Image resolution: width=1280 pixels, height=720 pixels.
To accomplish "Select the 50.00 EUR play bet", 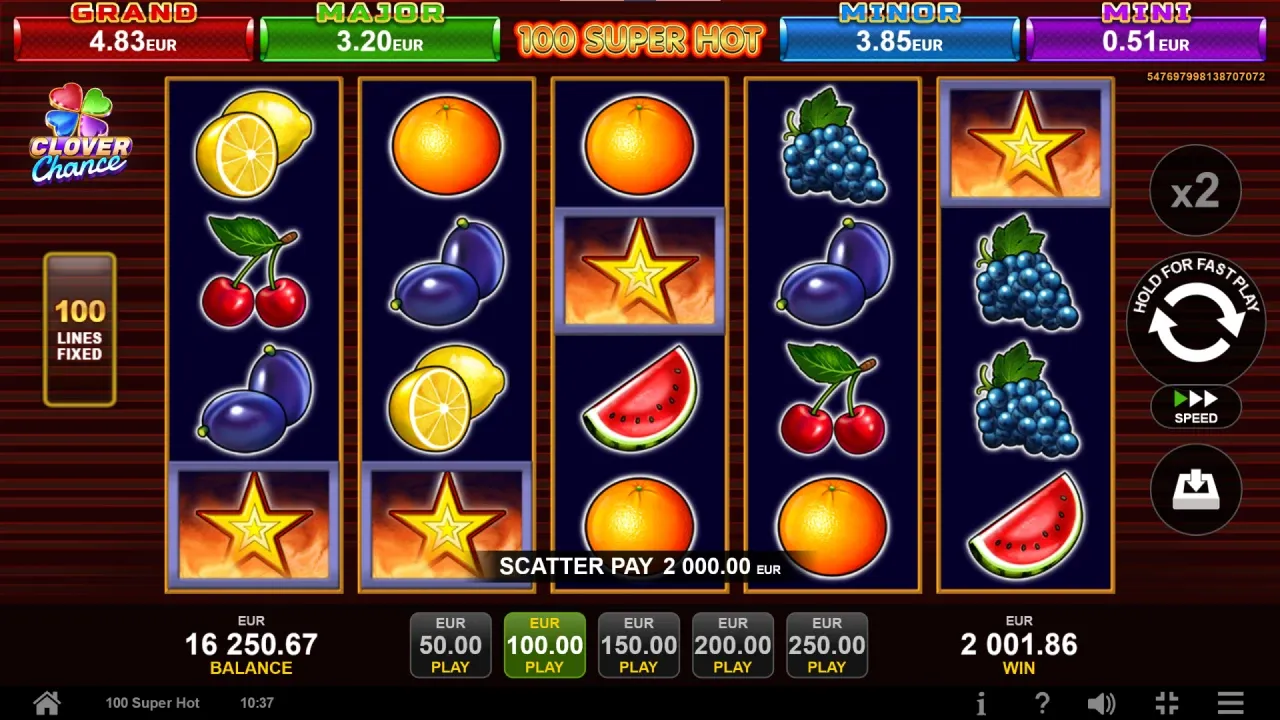I will 450,645.
